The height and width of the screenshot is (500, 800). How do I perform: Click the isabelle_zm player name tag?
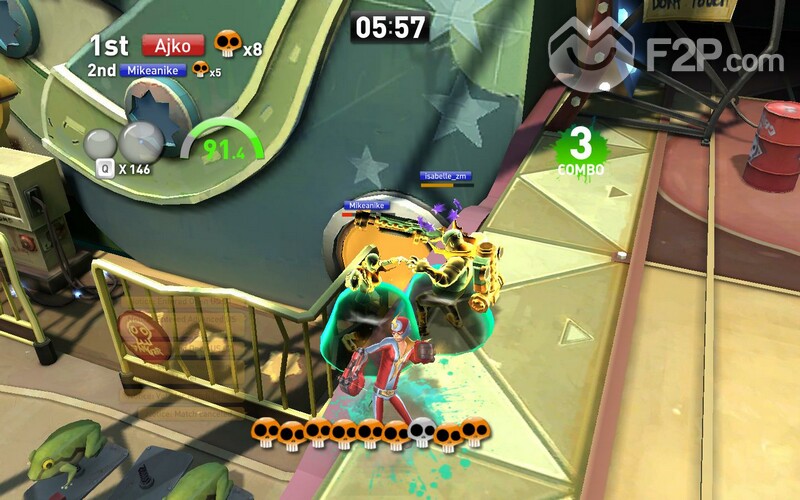tap(445, 176)
